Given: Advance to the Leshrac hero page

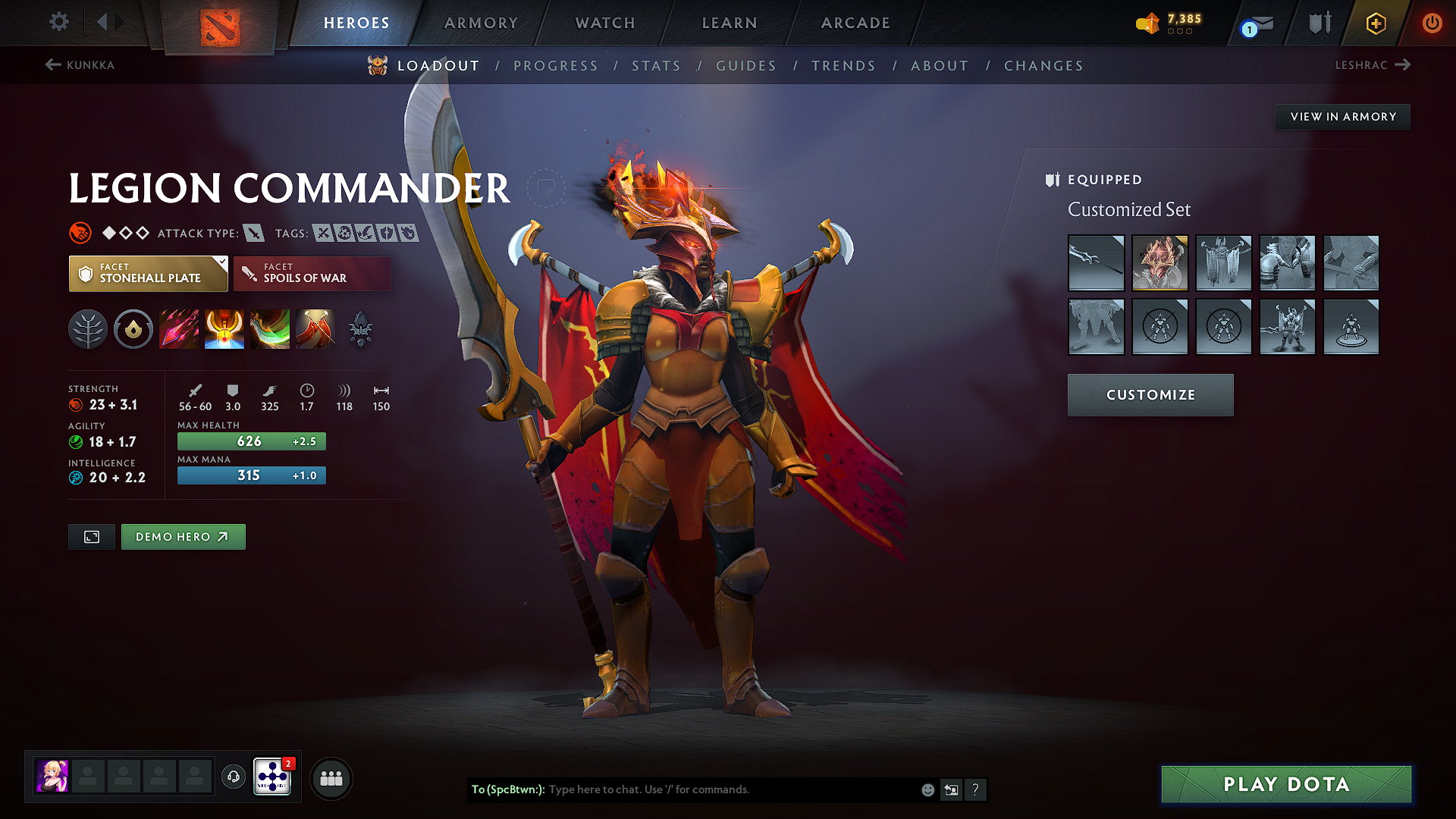Looking at the screenshot, I should [1374, 65].
